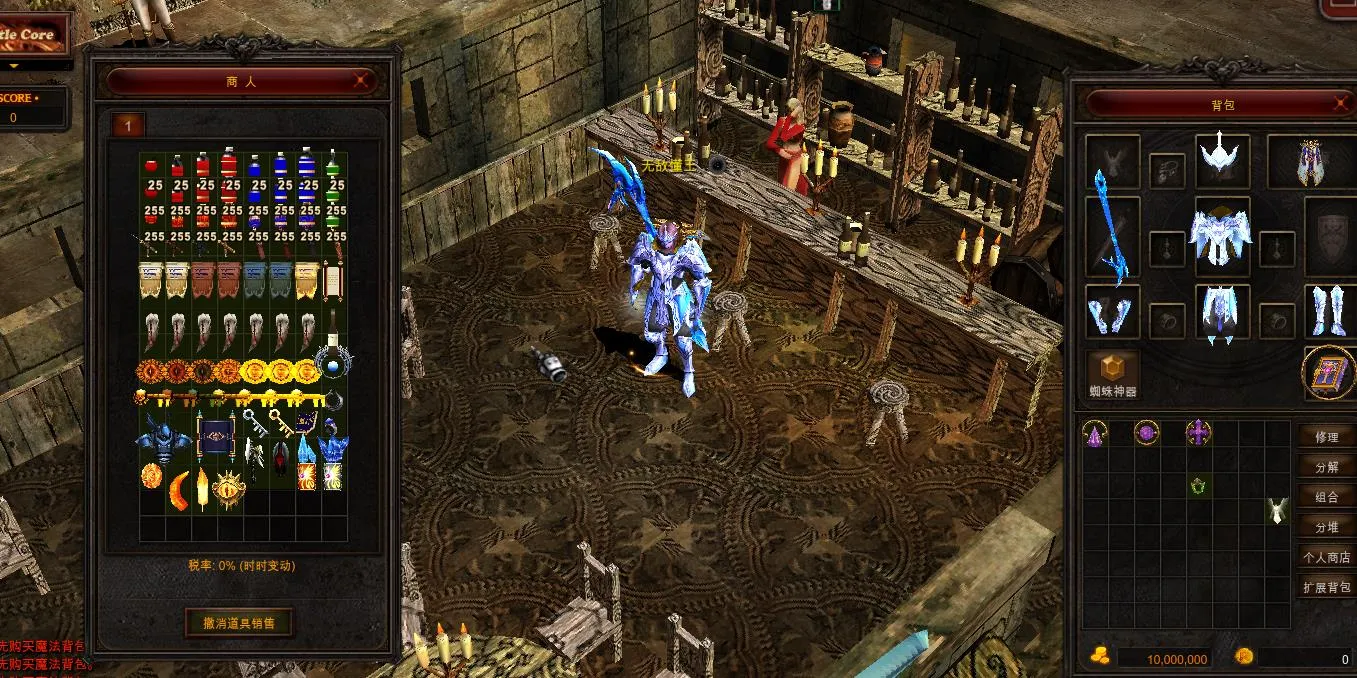Viewport: 1357px width, 678px height.
Task: Open the purple spellbook icon
Action: tap(1328, 374)
